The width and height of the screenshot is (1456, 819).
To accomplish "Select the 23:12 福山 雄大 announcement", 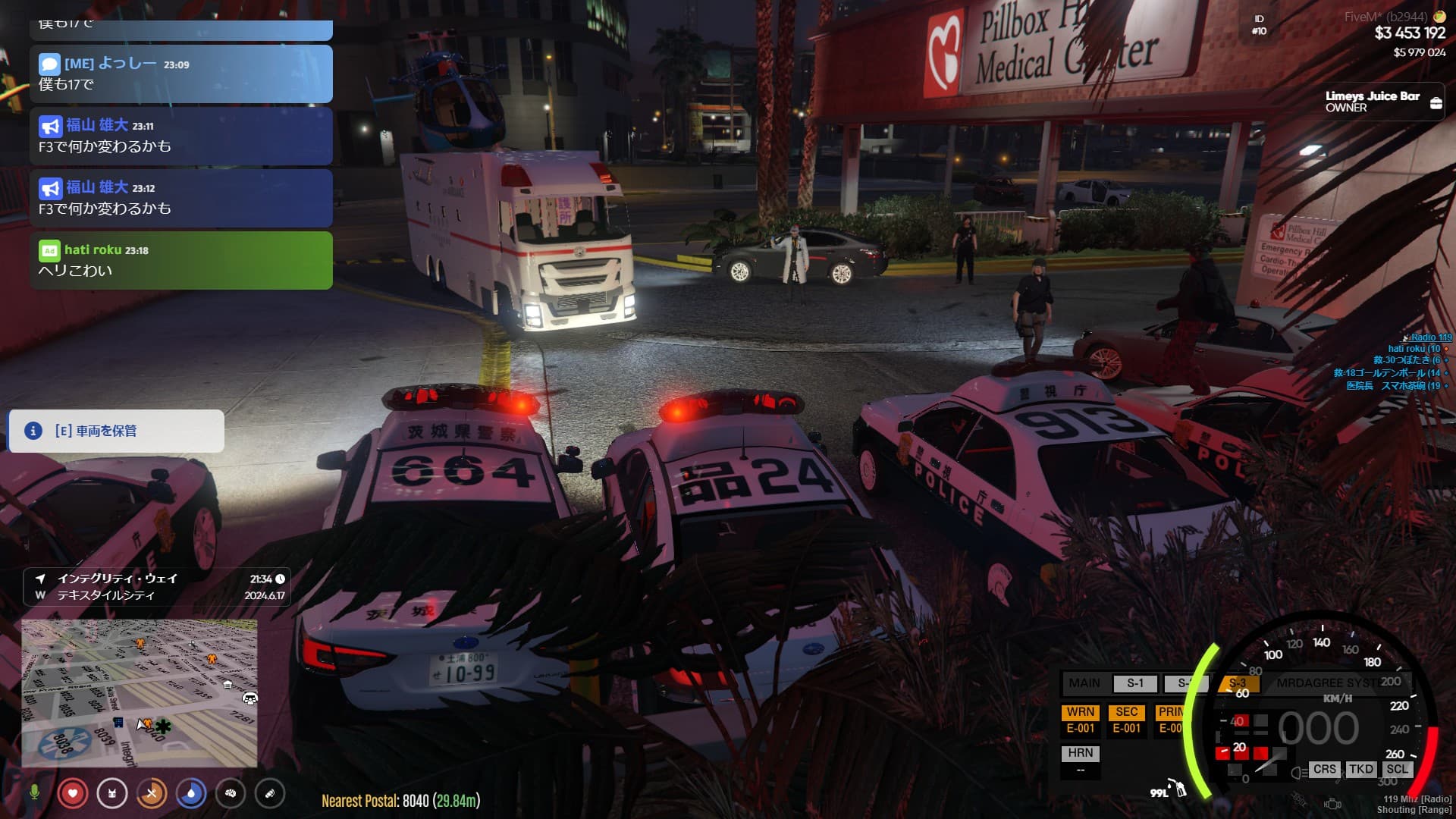I will tap(181, 198).
